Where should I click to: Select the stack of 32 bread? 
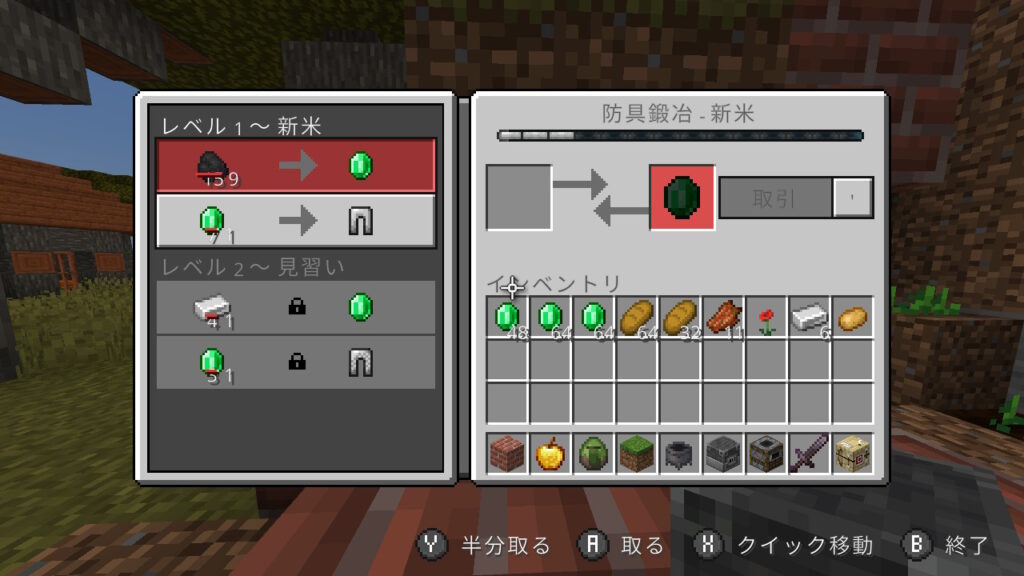(x=681, y=318)
